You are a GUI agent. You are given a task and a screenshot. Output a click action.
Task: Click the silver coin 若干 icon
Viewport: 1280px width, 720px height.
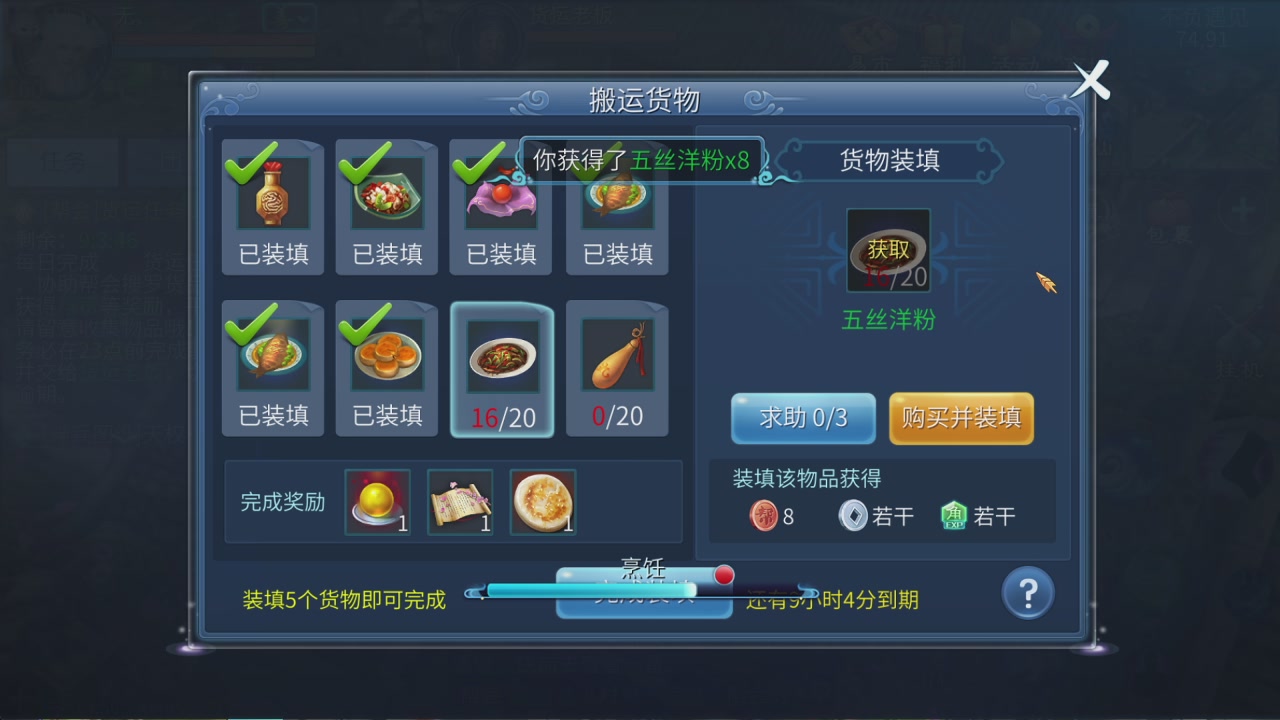(x=853, y=517)
